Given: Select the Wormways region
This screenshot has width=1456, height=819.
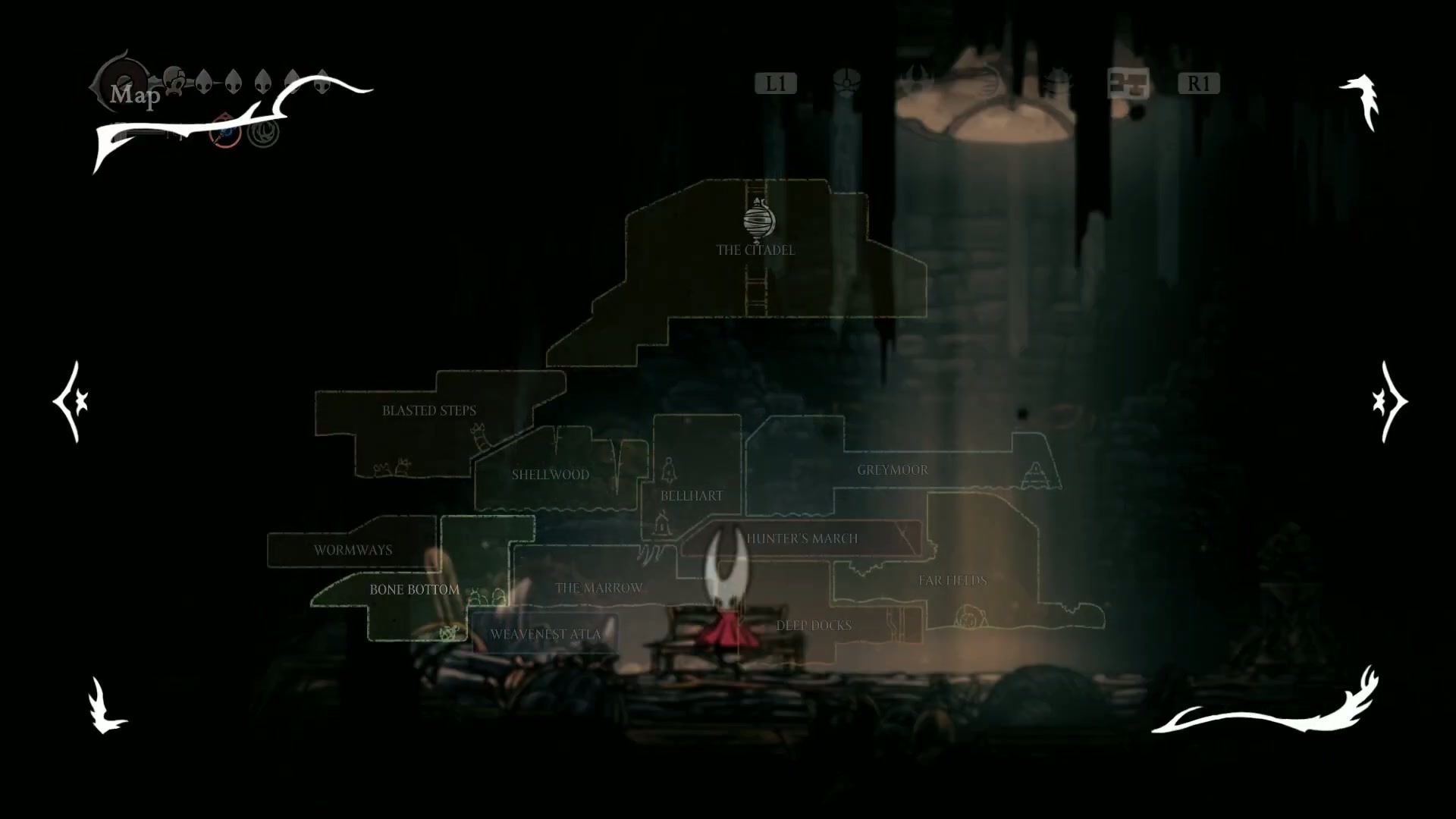Looking at the screenshot, I should 353,550.
